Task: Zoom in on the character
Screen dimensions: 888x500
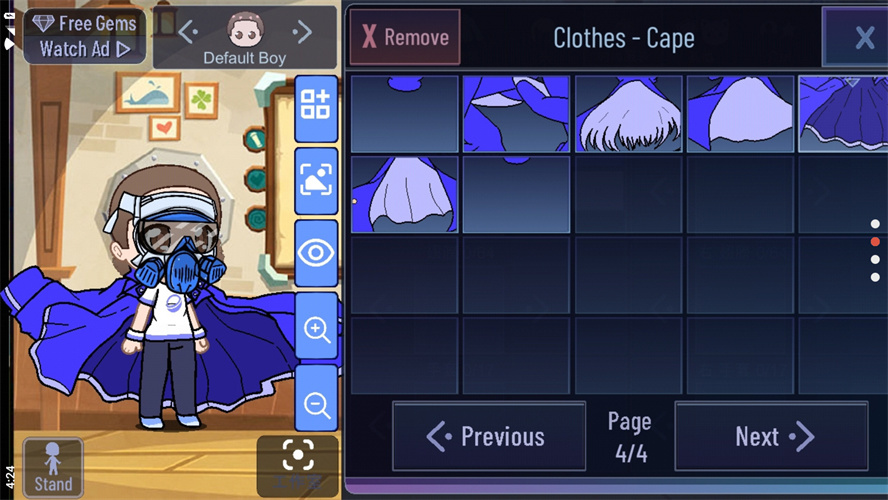Action: [316, 328]
